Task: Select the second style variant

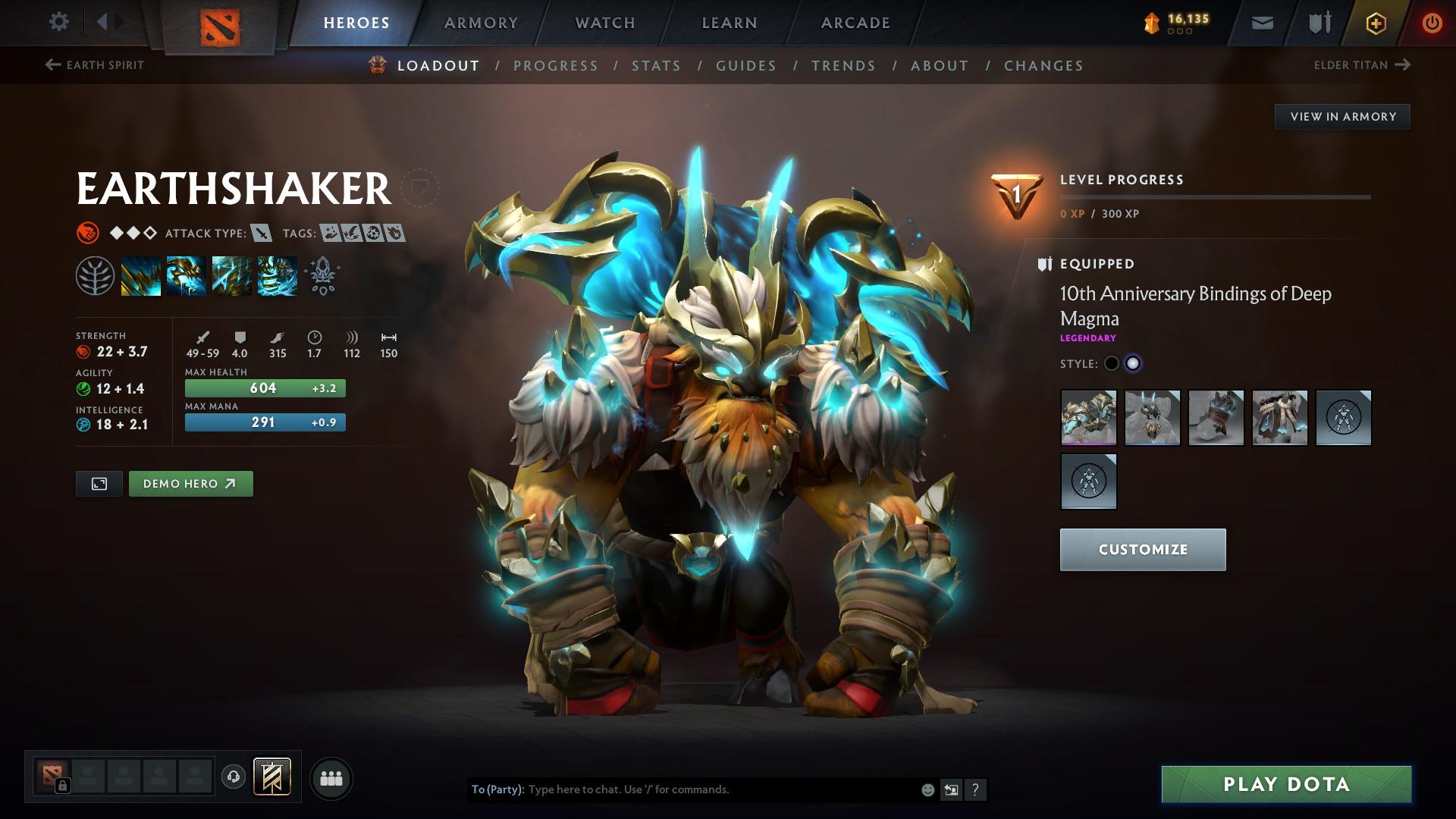Action: click(x=1134, y=363)
